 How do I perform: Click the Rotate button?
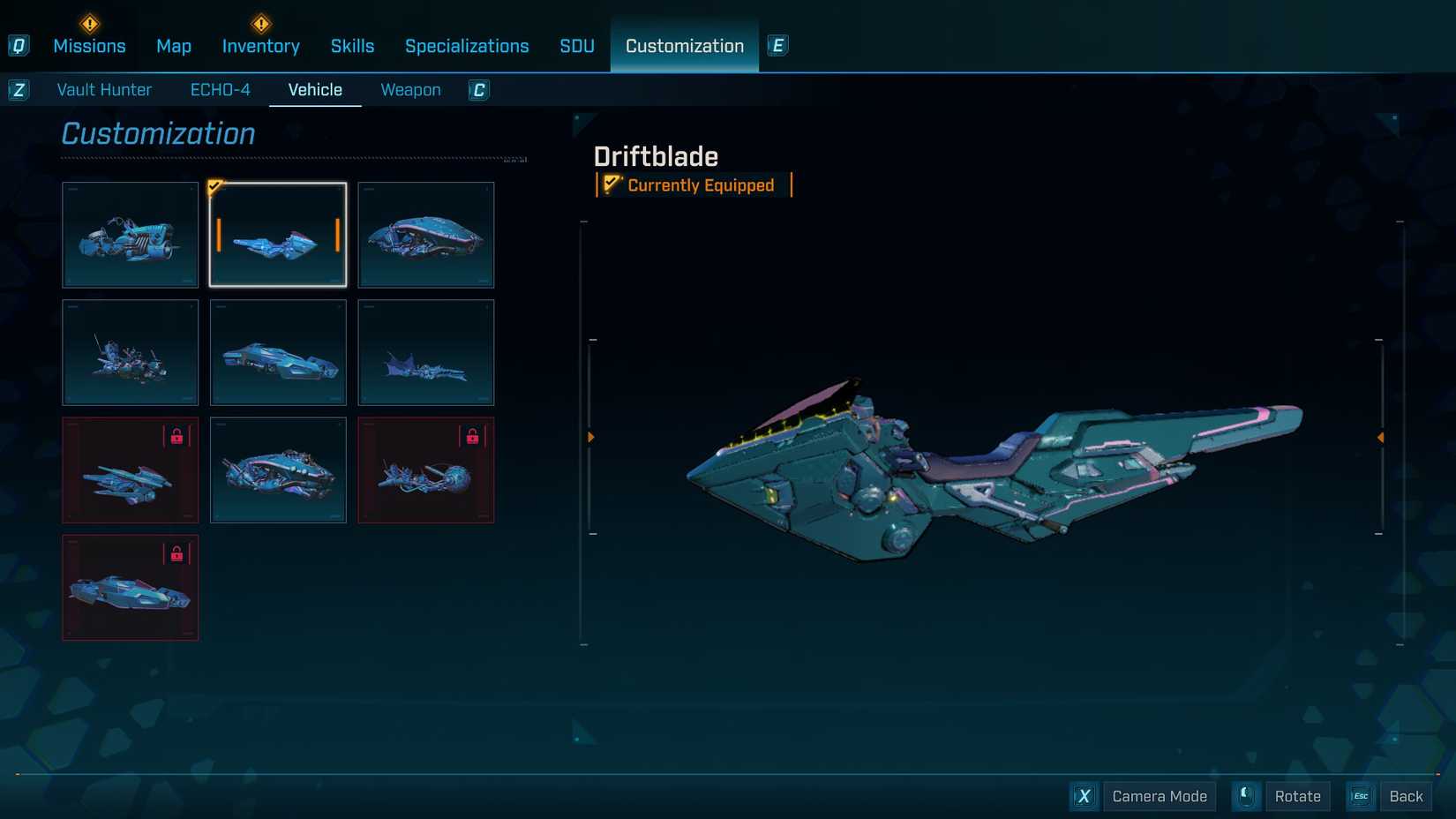pyautogui.click(x=1297, y=796)
